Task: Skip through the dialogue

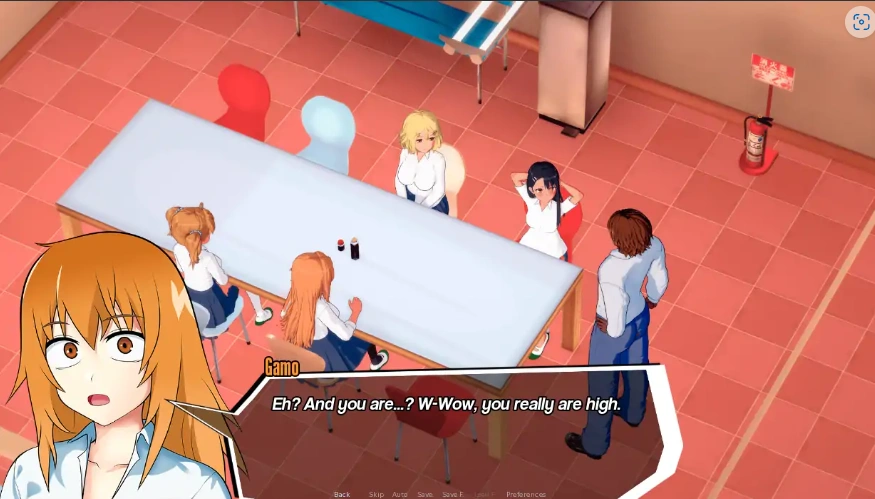Action: coord(376,494)
